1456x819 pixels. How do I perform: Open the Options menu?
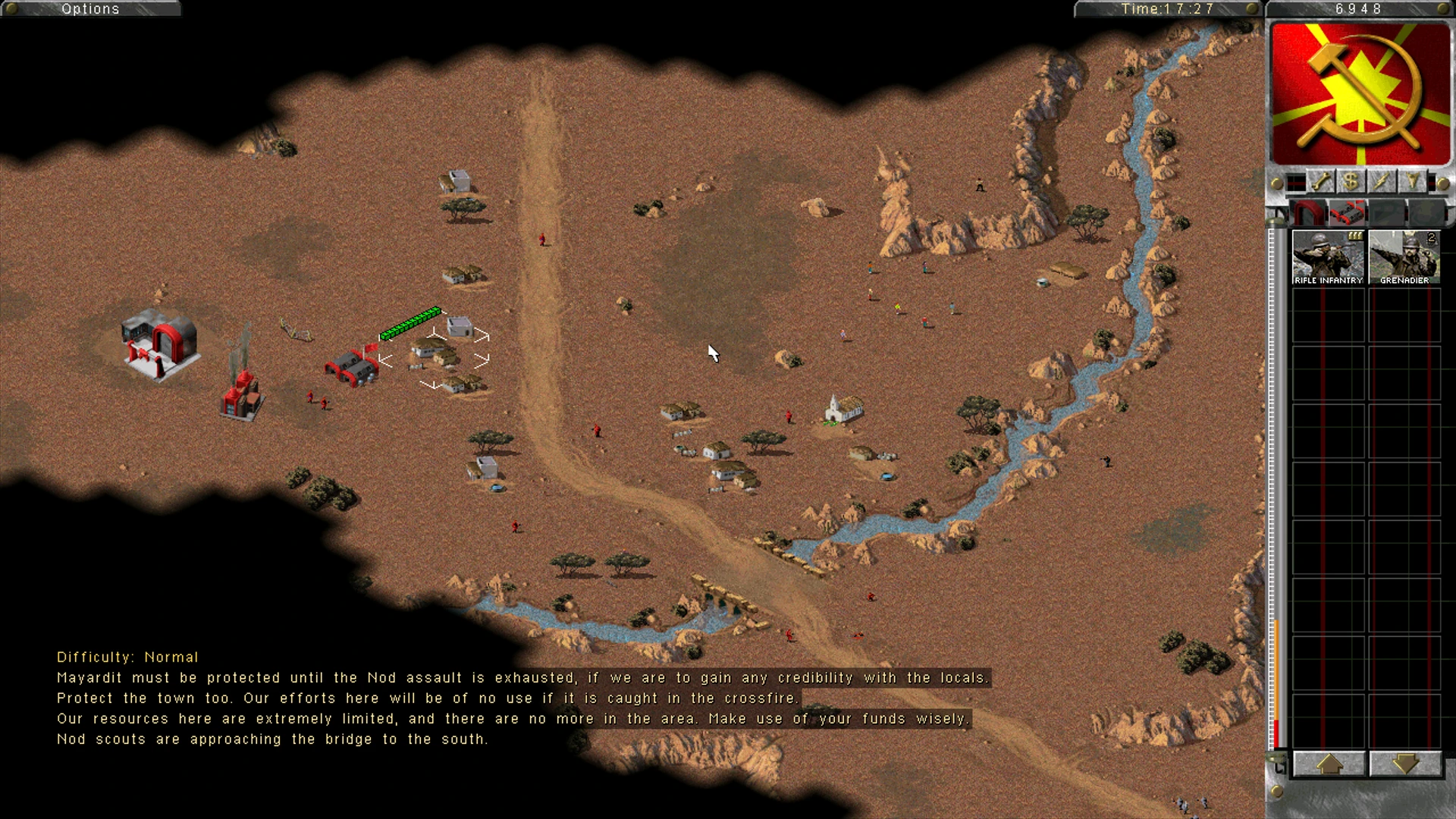click(x=90, y=9)
